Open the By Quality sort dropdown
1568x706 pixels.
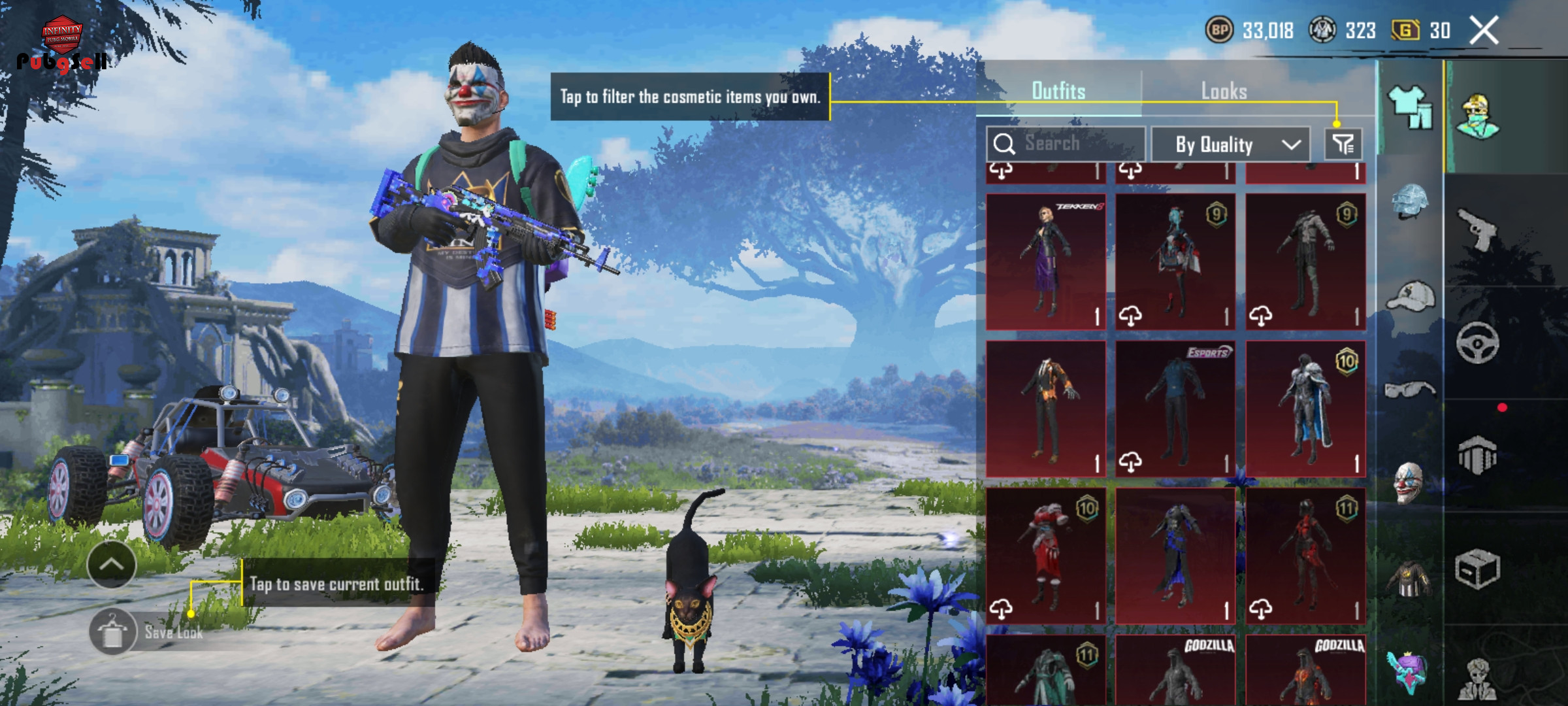coord(1230,144)
